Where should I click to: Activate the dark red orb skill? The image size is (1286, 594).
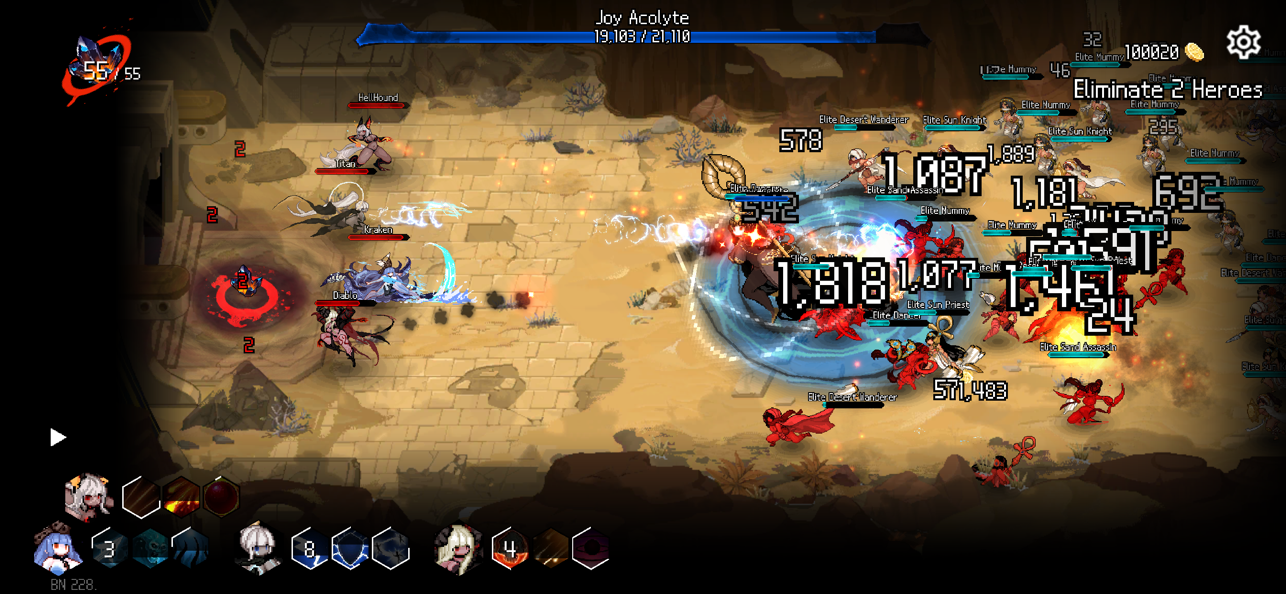point(221,496)
